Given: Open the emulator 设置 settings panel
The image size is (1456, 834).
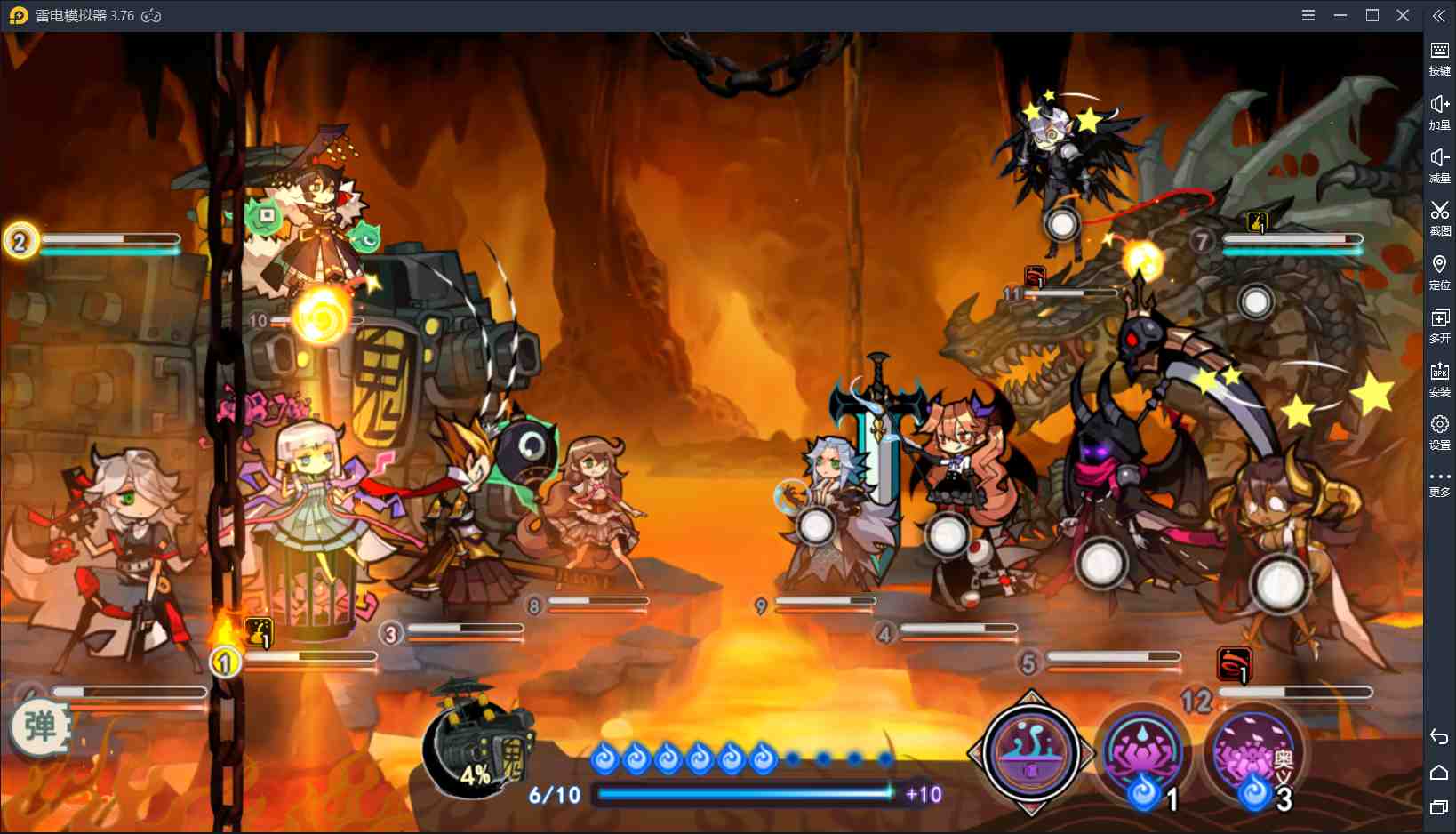Looking at the screenshot, I should click(1439, 431).
